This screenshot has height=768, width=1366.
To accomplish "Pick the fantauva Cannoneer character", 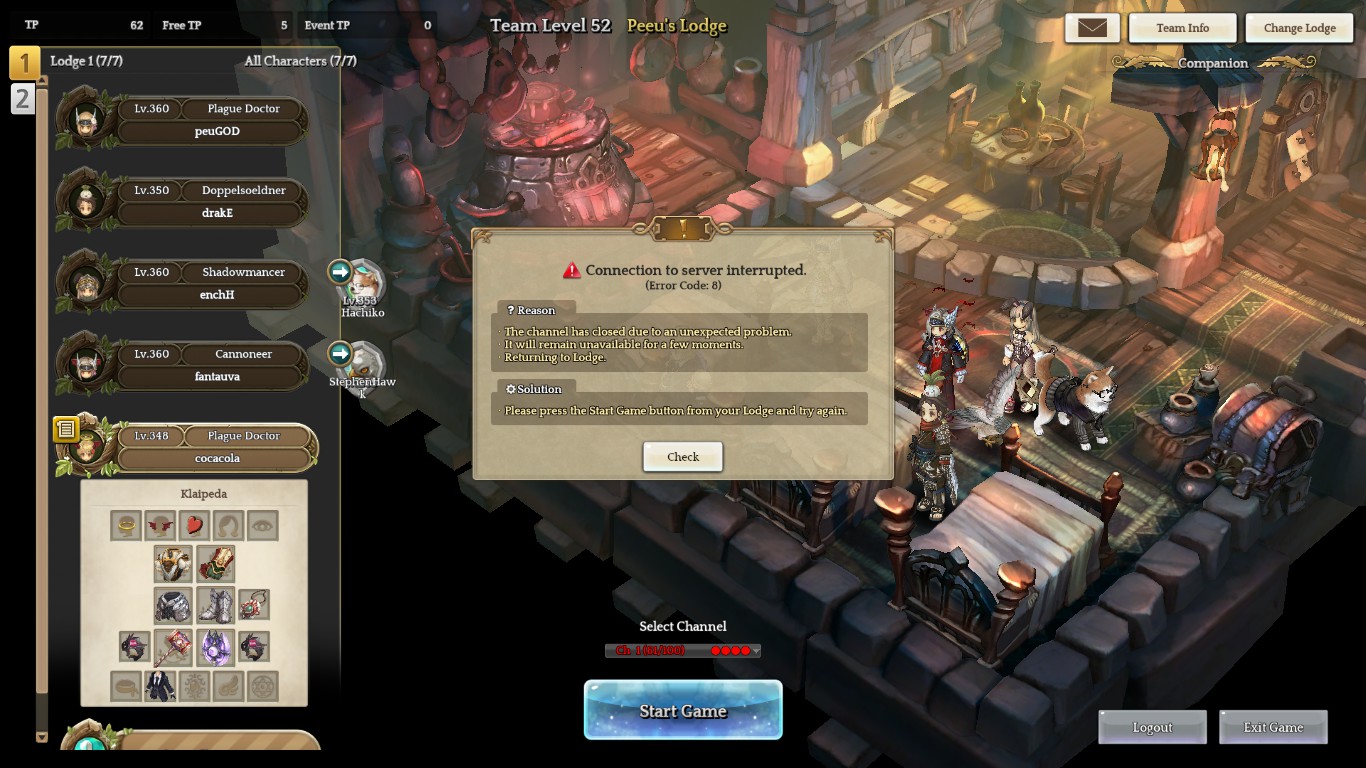I will click(x=210, y=366).
